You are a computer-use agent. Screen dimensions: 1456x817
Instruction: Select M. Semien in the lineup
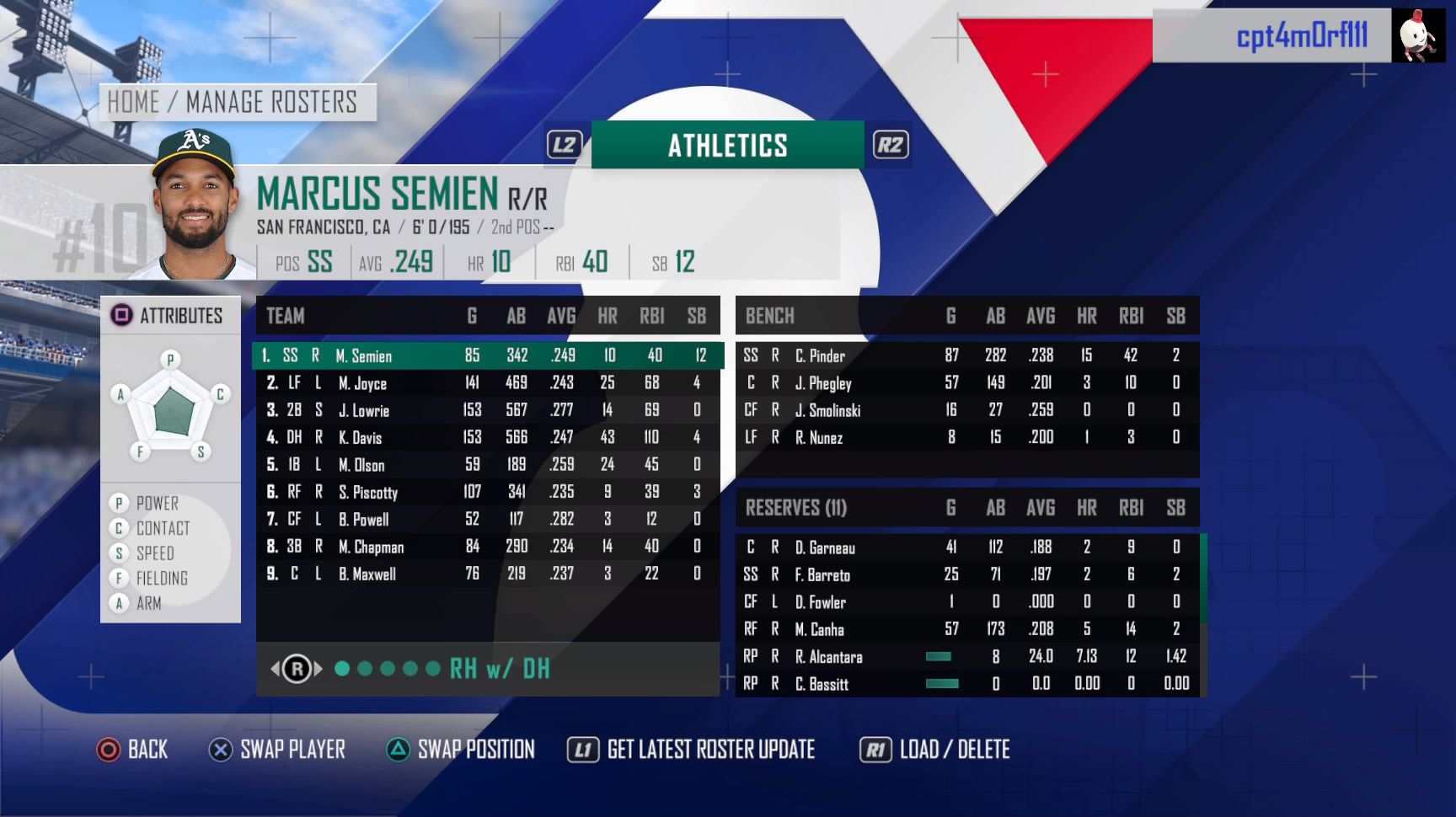487,355
